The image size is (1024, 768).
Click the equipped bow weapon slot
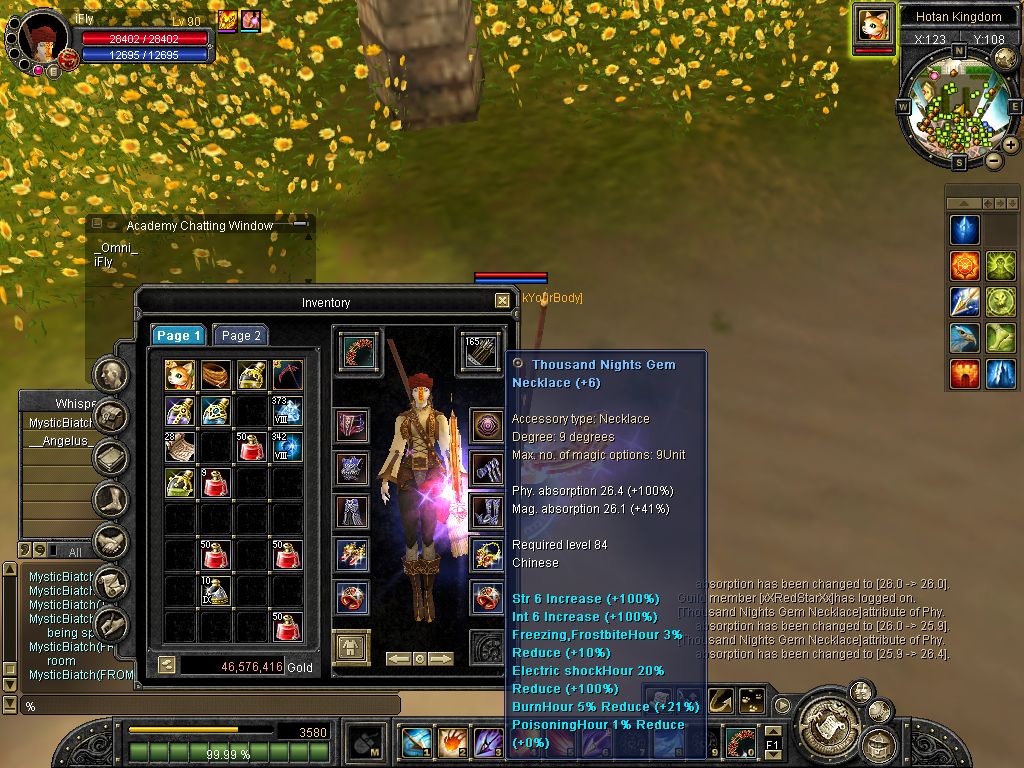click(x=357, y=351)
